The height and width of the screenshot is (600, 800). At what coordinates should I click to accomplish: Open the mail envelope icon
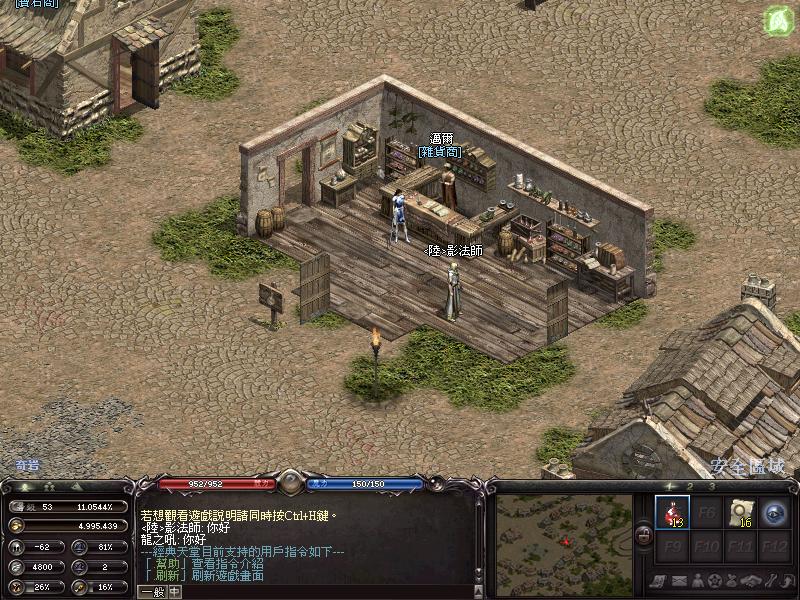point(679,581)
